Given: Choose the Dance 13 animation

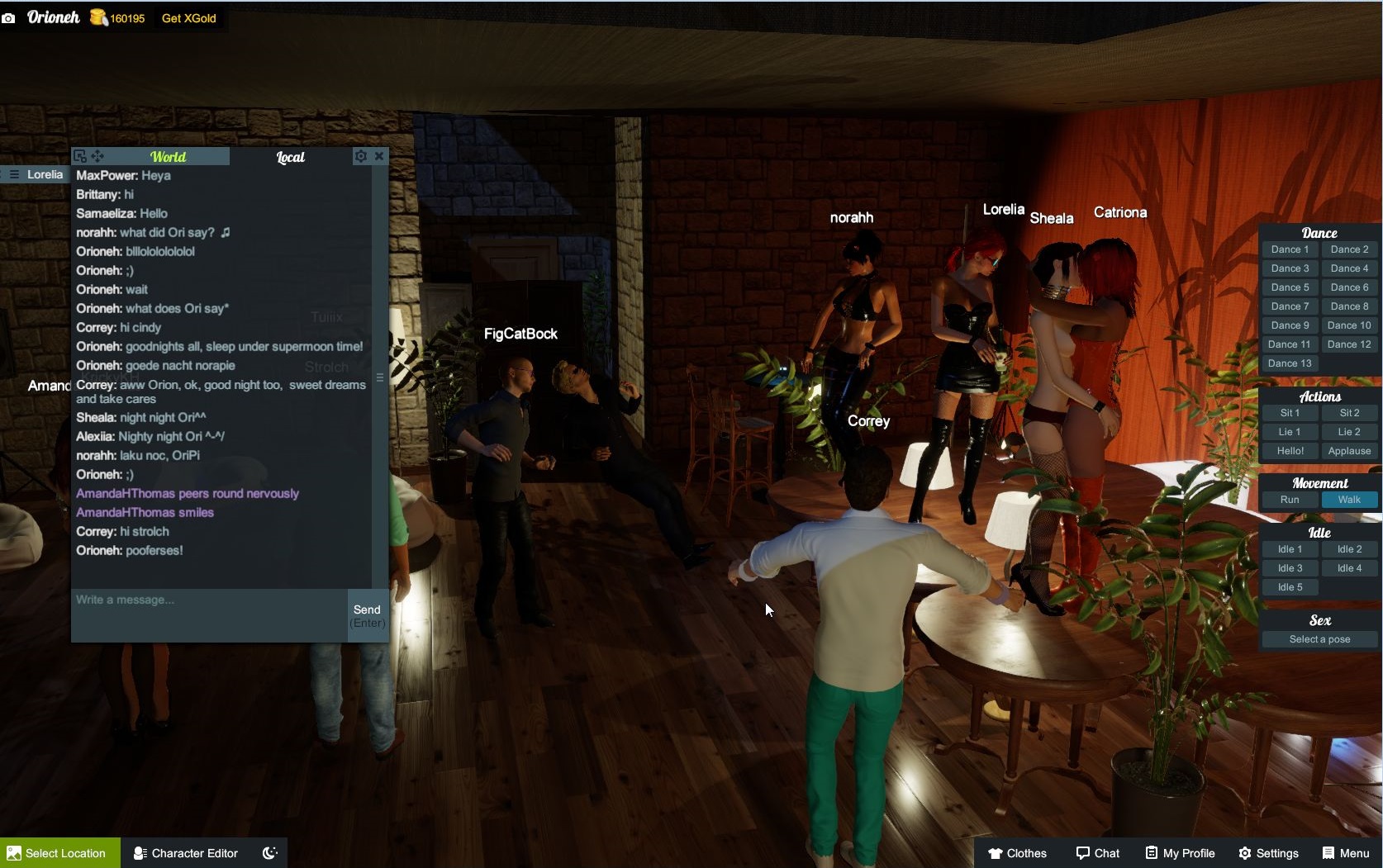Looking at the screenshot, I should coord(1290,363).
